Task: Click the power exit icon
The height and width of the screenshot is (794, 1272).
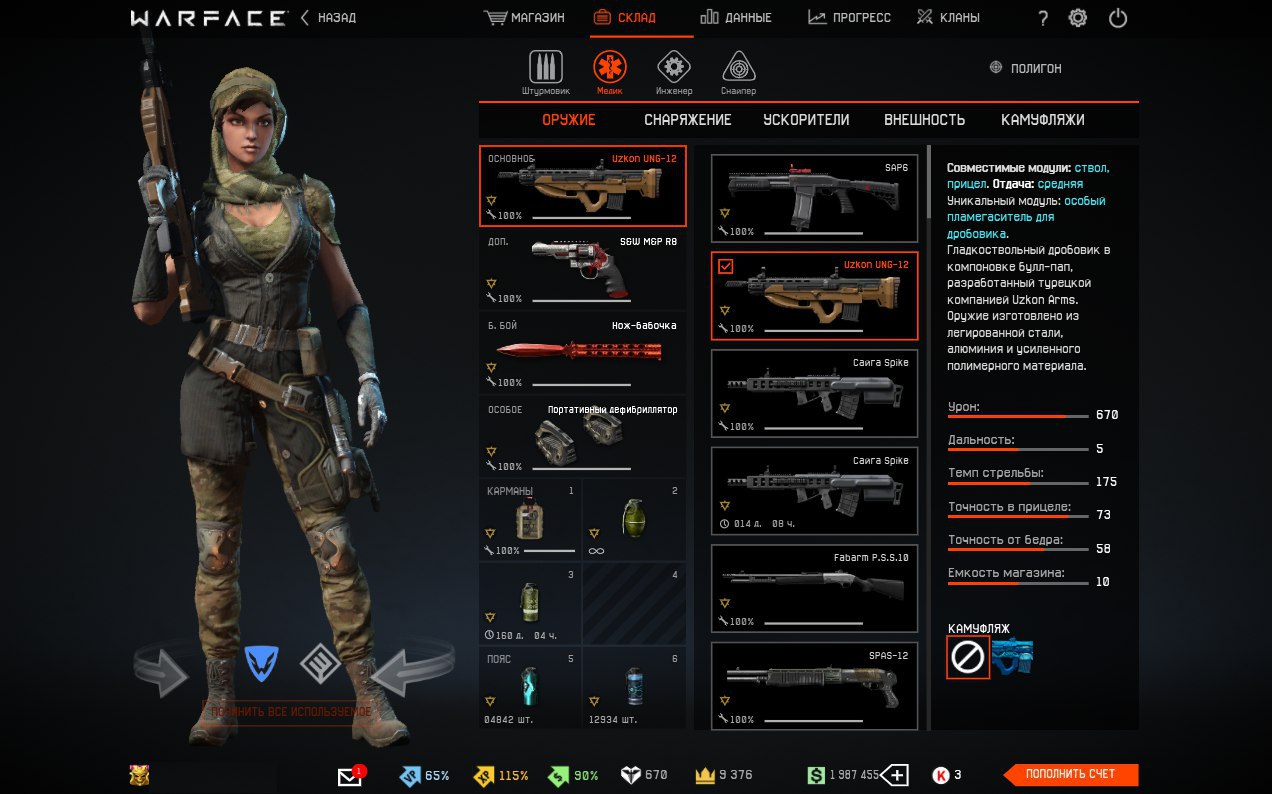Action: pos(1118,18)
